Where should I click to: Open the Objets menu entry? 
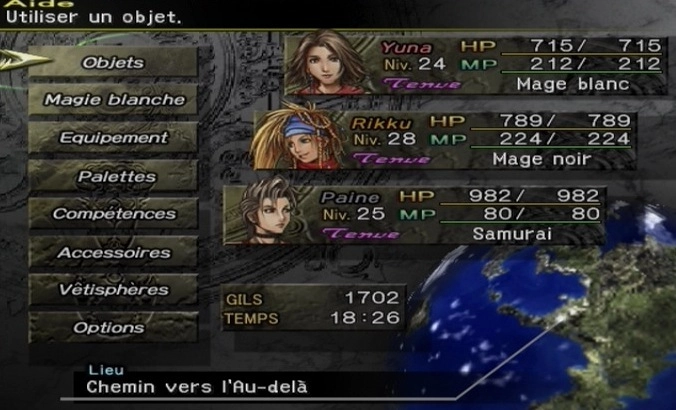tap(113, 62)
